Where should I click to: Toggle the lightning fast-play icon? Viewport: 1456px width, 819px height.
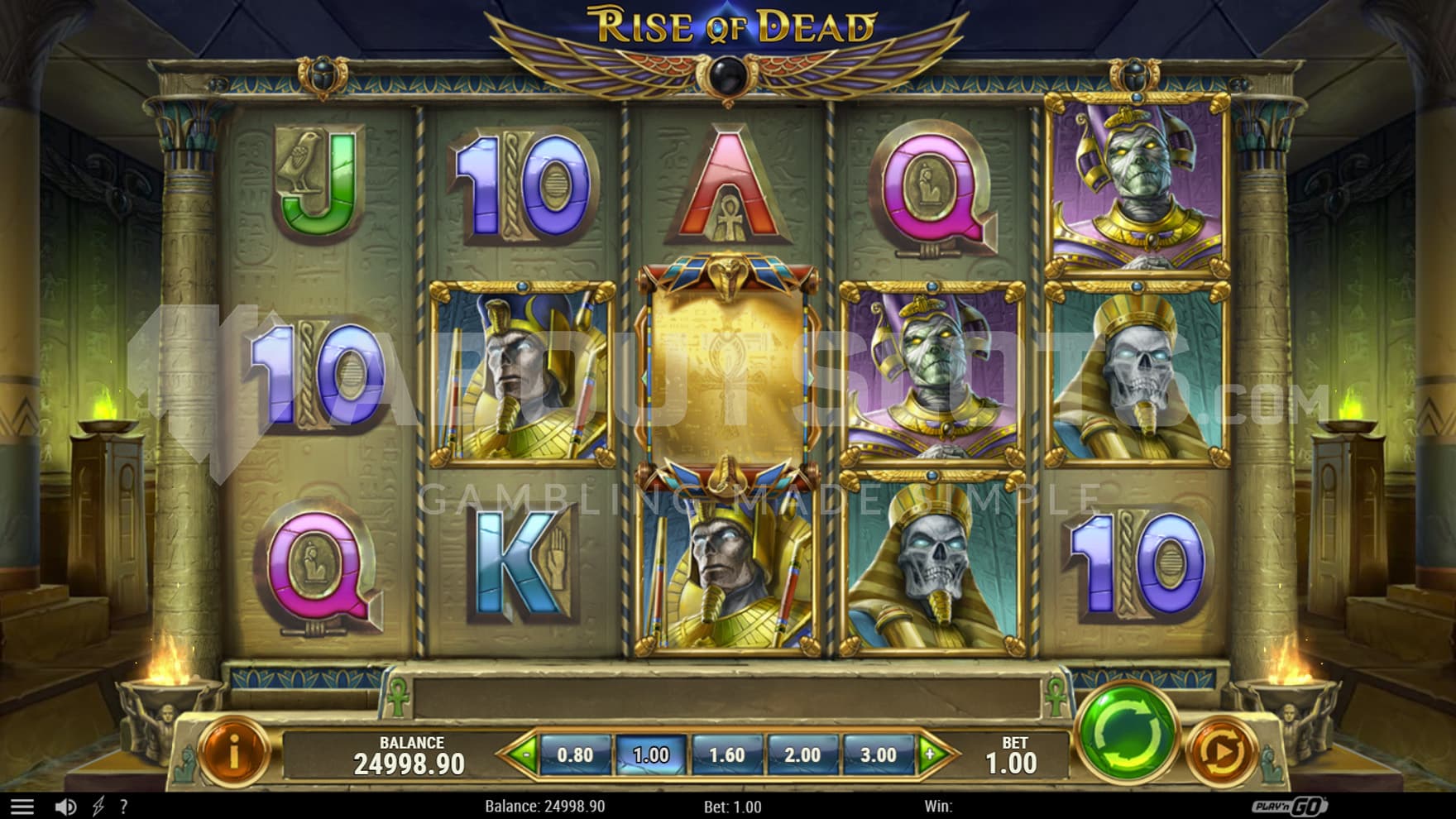pyautogui.click(x=98, y=807)
